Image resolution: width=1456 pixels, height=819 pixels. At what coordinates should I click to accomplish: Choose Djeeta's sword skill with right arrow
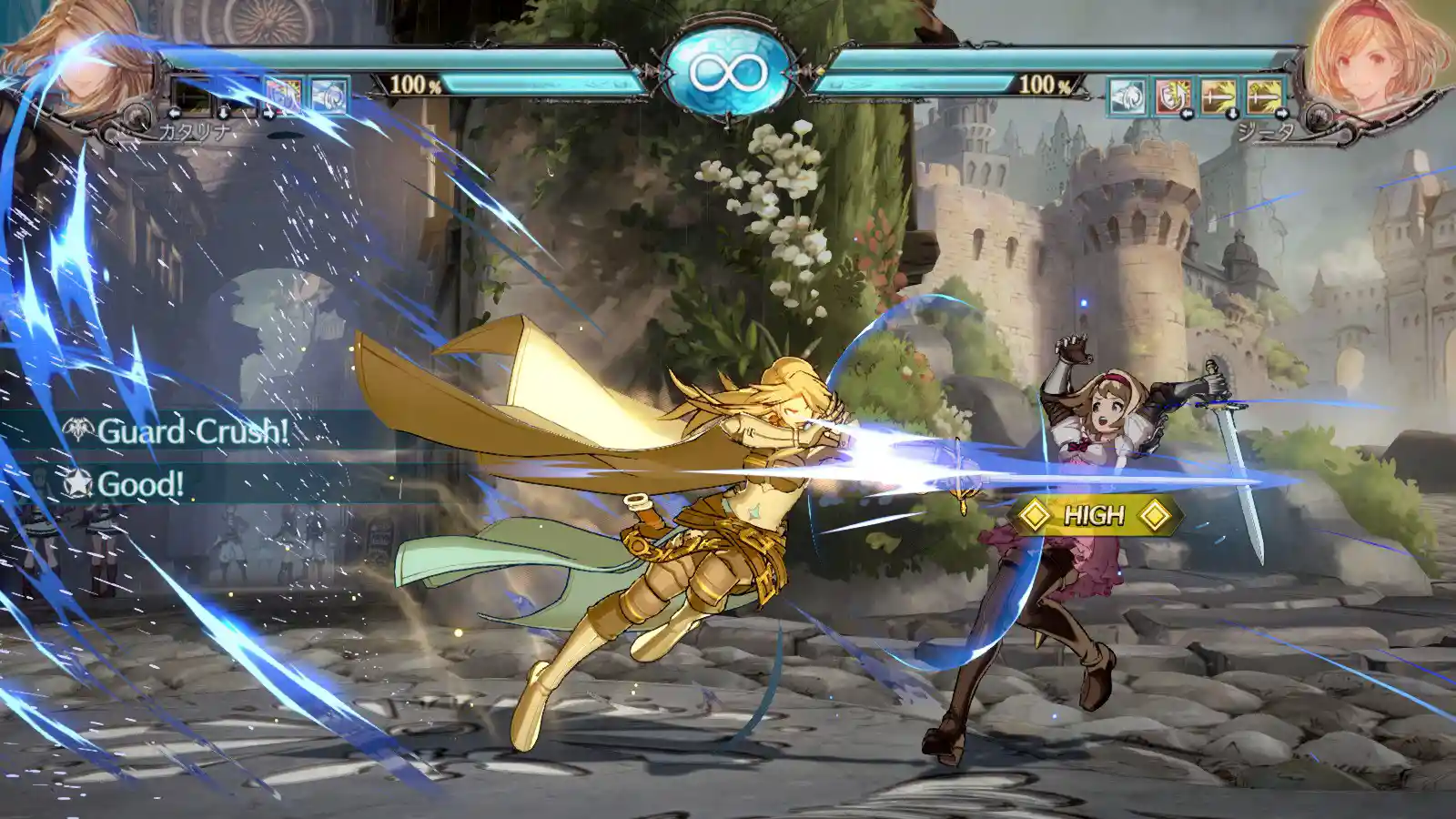1264,96
